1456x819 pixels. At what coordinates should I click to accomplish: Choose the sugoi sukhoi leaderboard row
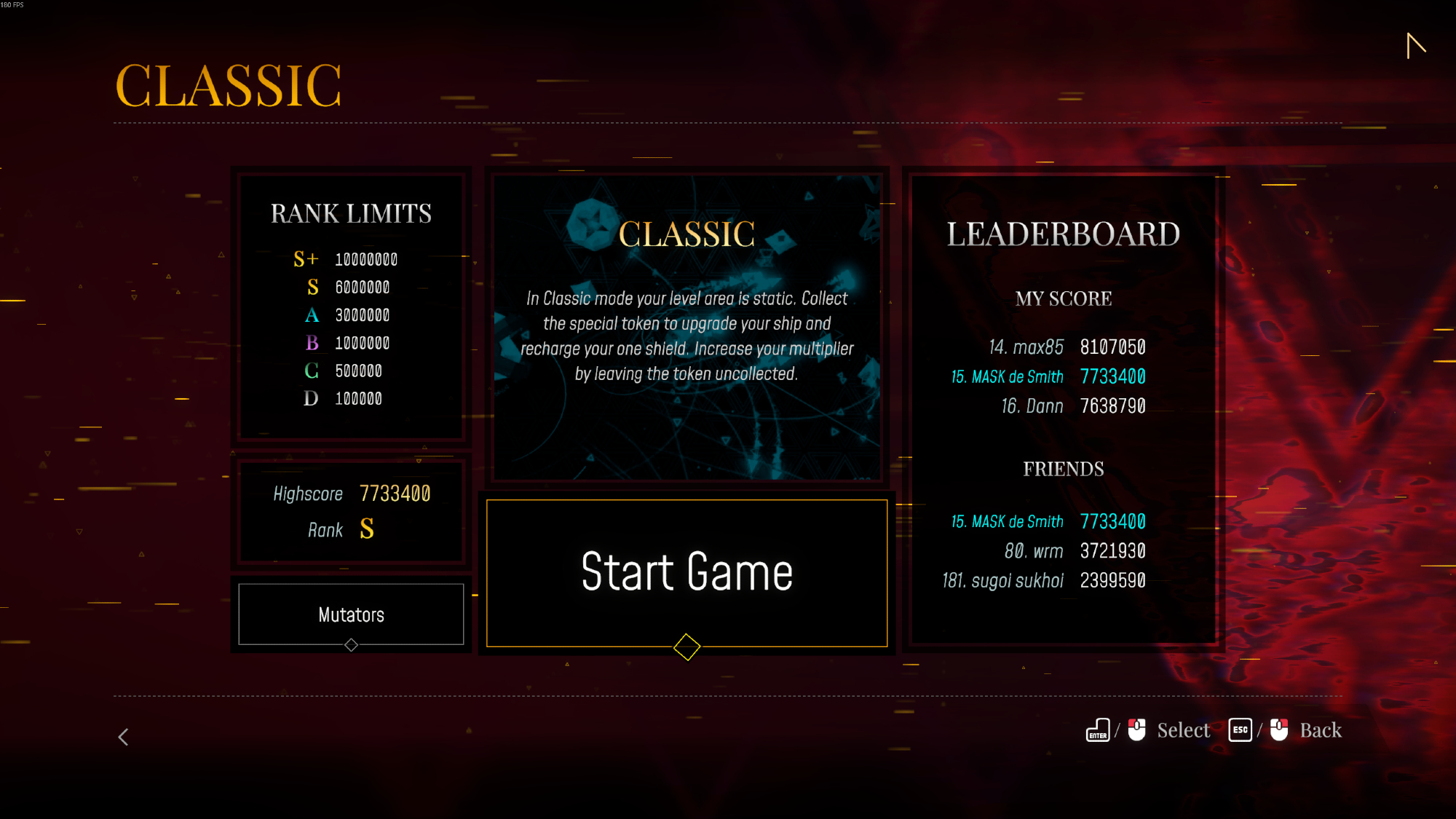[1044, 580]
